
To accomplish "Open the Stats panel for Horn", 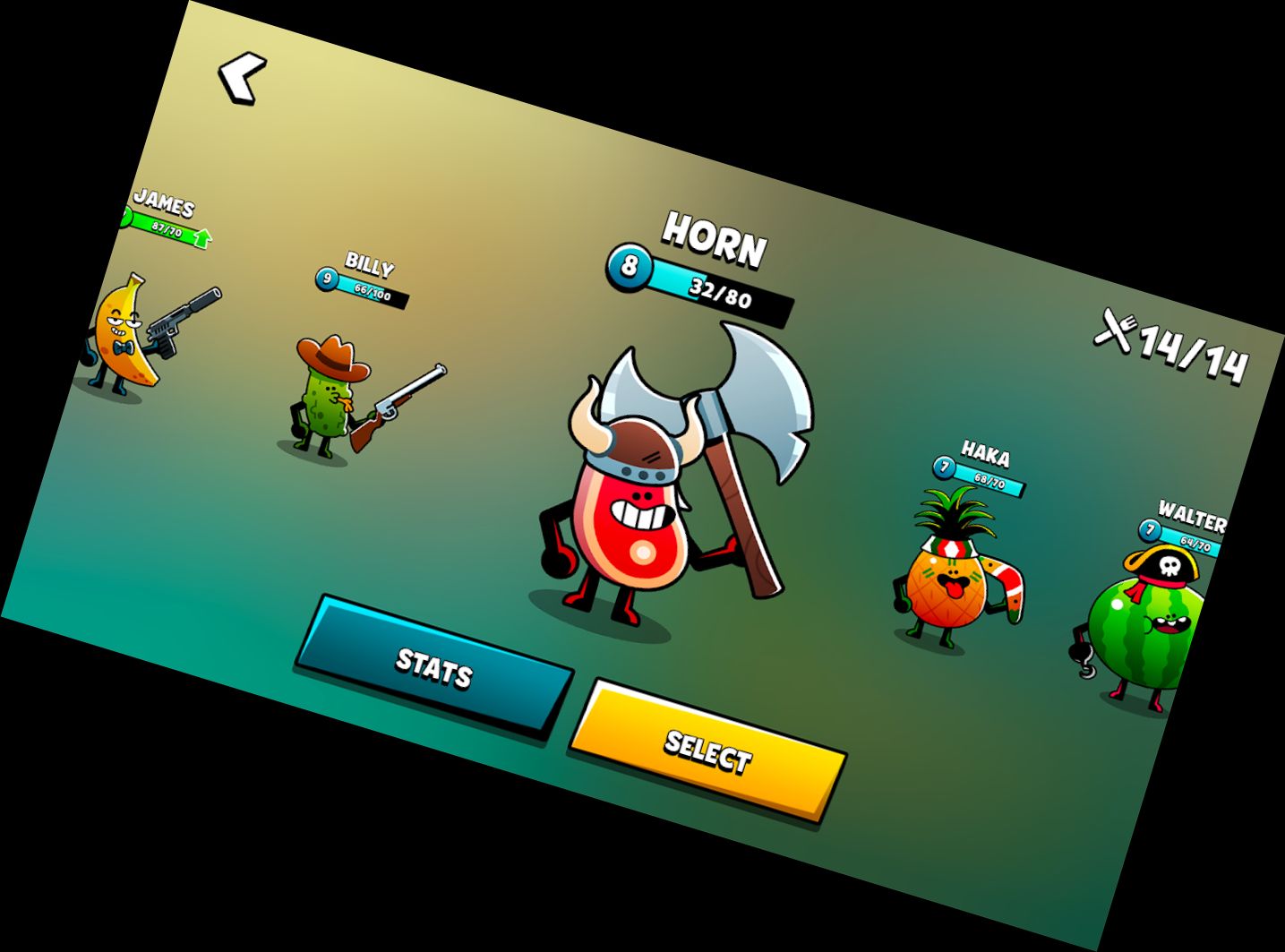I will point(434,667).
